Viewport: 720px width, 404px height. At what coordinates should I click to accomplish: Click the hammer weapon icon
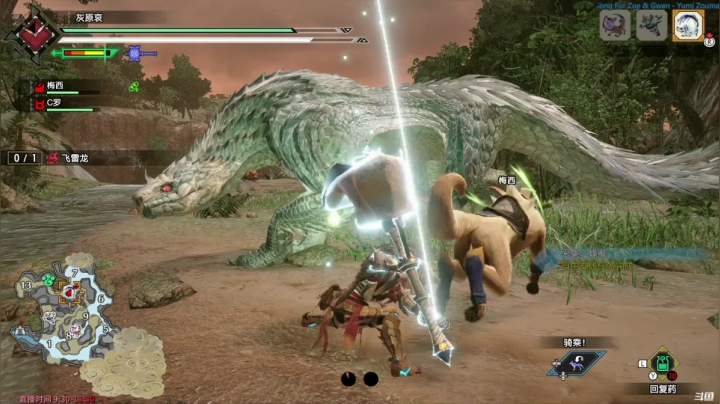click(135, 53)
